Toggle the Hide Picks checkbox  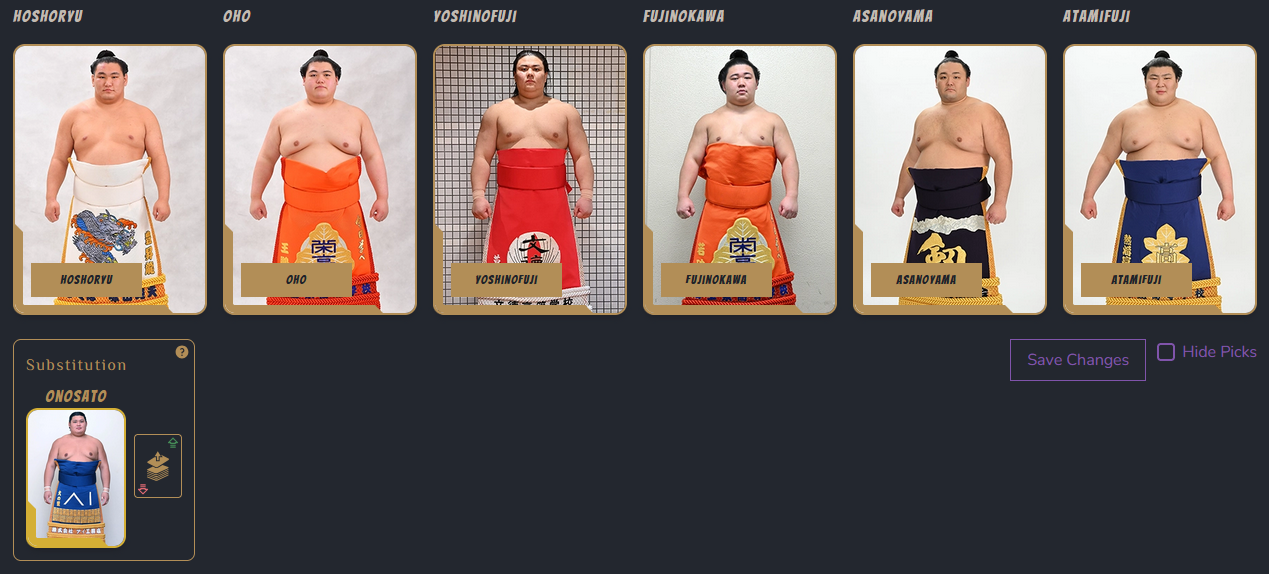tap(1166, 352)
